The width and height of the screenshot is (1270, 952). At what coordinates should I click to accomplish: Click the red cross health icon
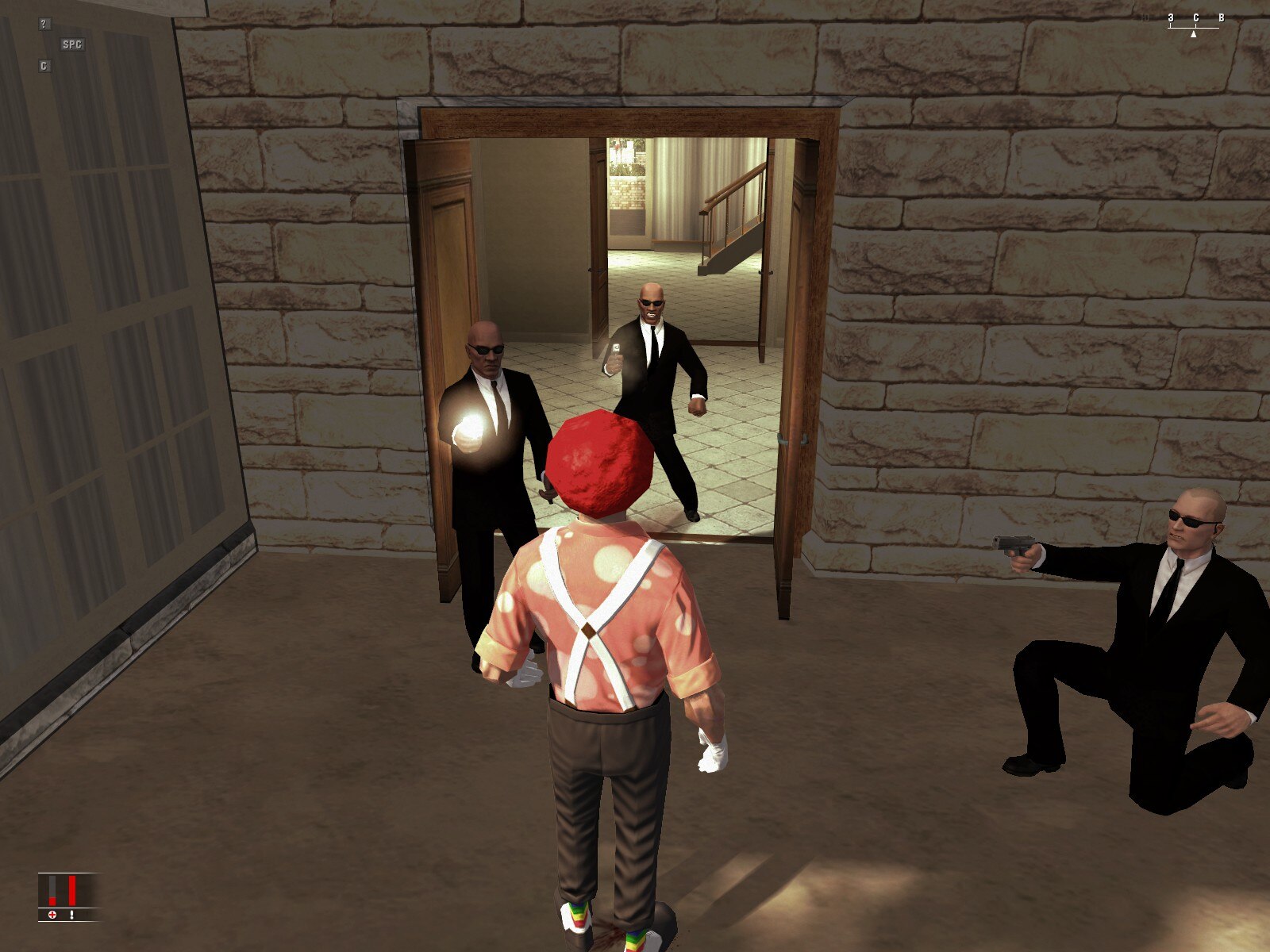[52, 914]
